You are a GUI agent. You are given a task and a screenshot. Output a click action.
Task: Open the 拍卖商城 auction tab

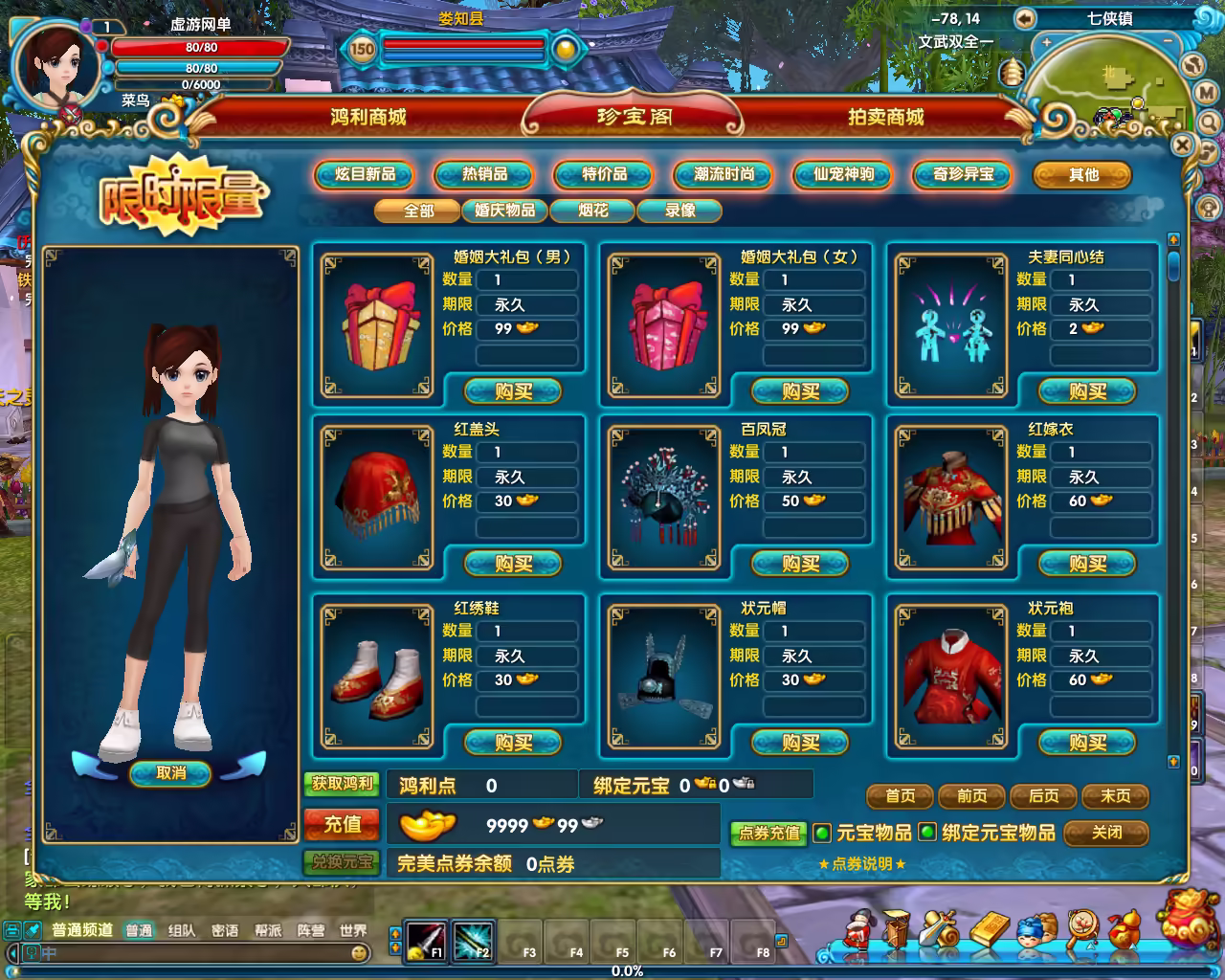tap(885, 117)
